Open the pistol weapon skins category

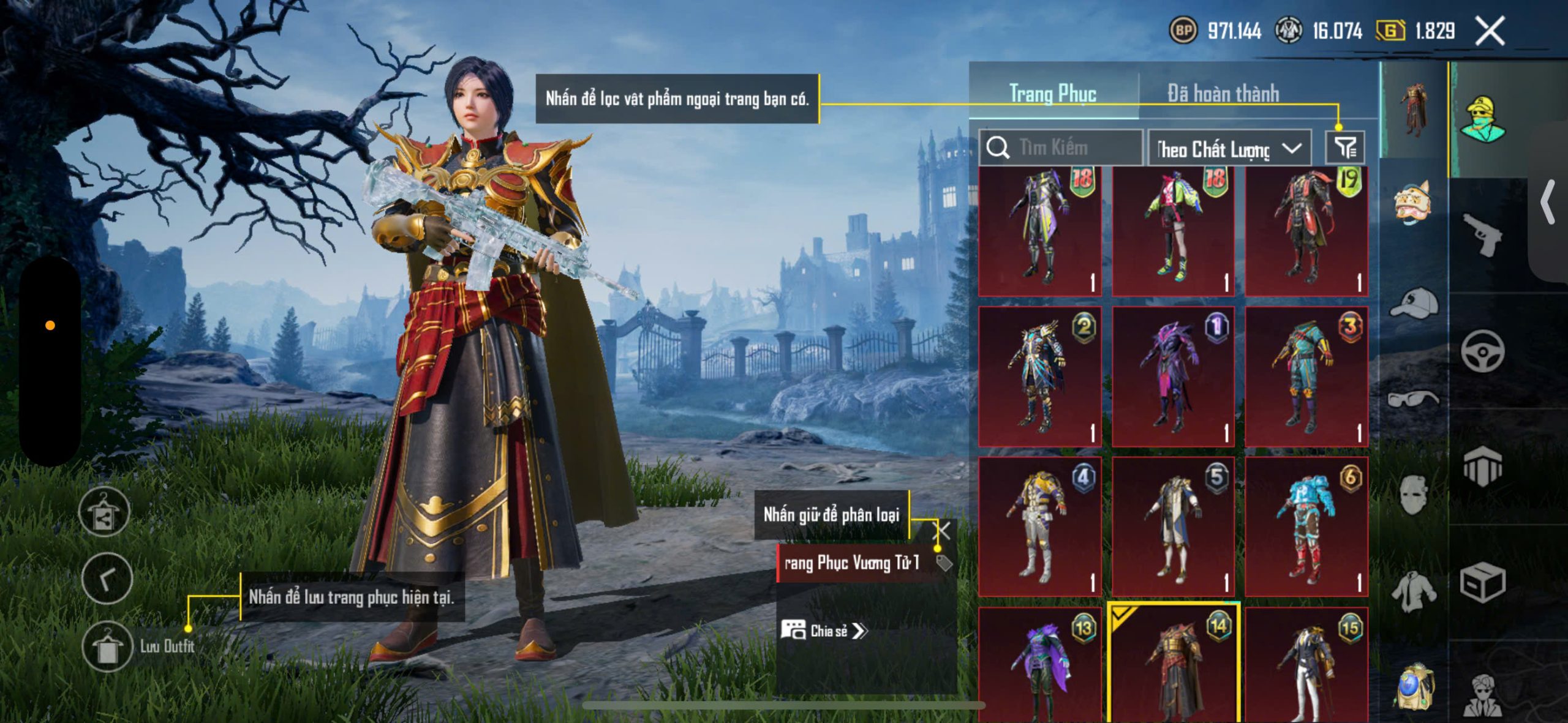tap(1482, 235)
